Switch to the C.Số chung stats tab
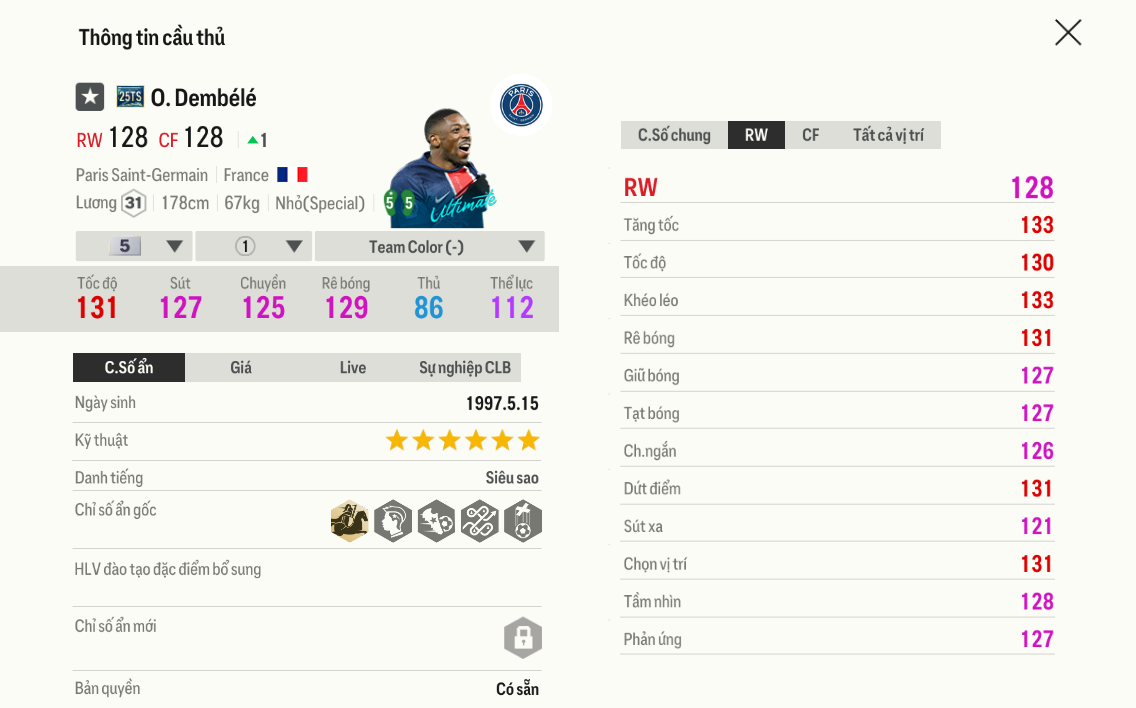 pyautogui.click(x=674, y=135)
